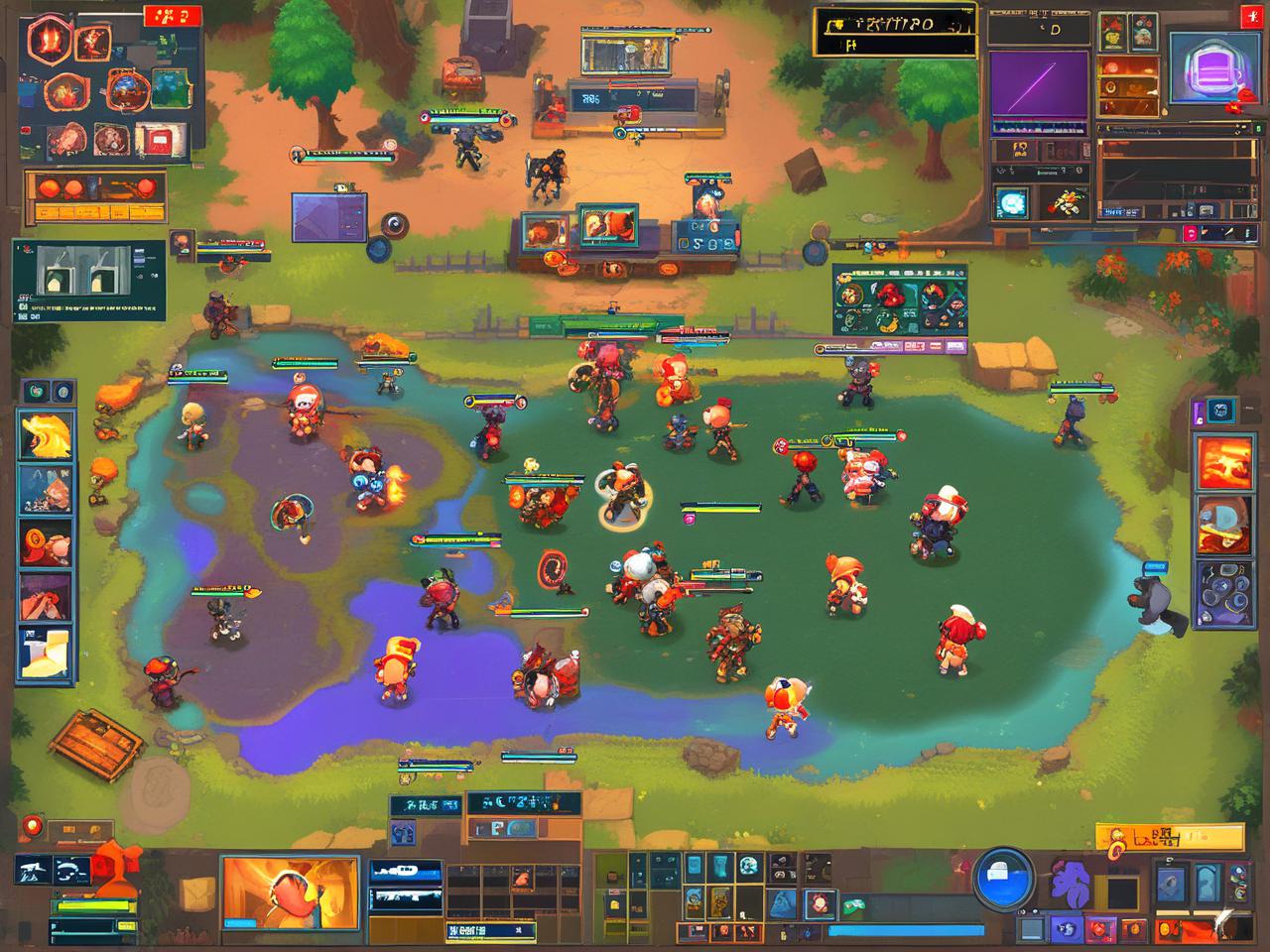Choose the fiery orange icon in the right column

[x=1224, y=462]
